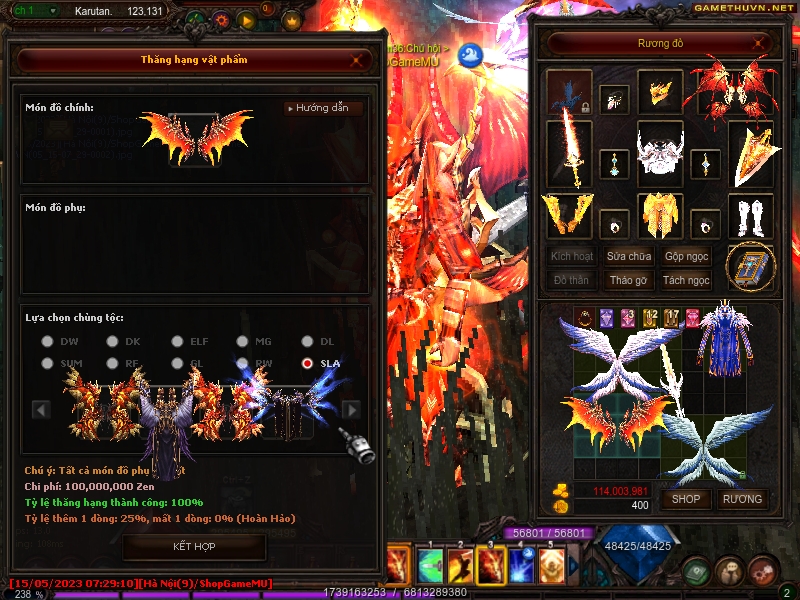Click the Sửa chữa repair button
800x600 pixels.
pos(629,257)
